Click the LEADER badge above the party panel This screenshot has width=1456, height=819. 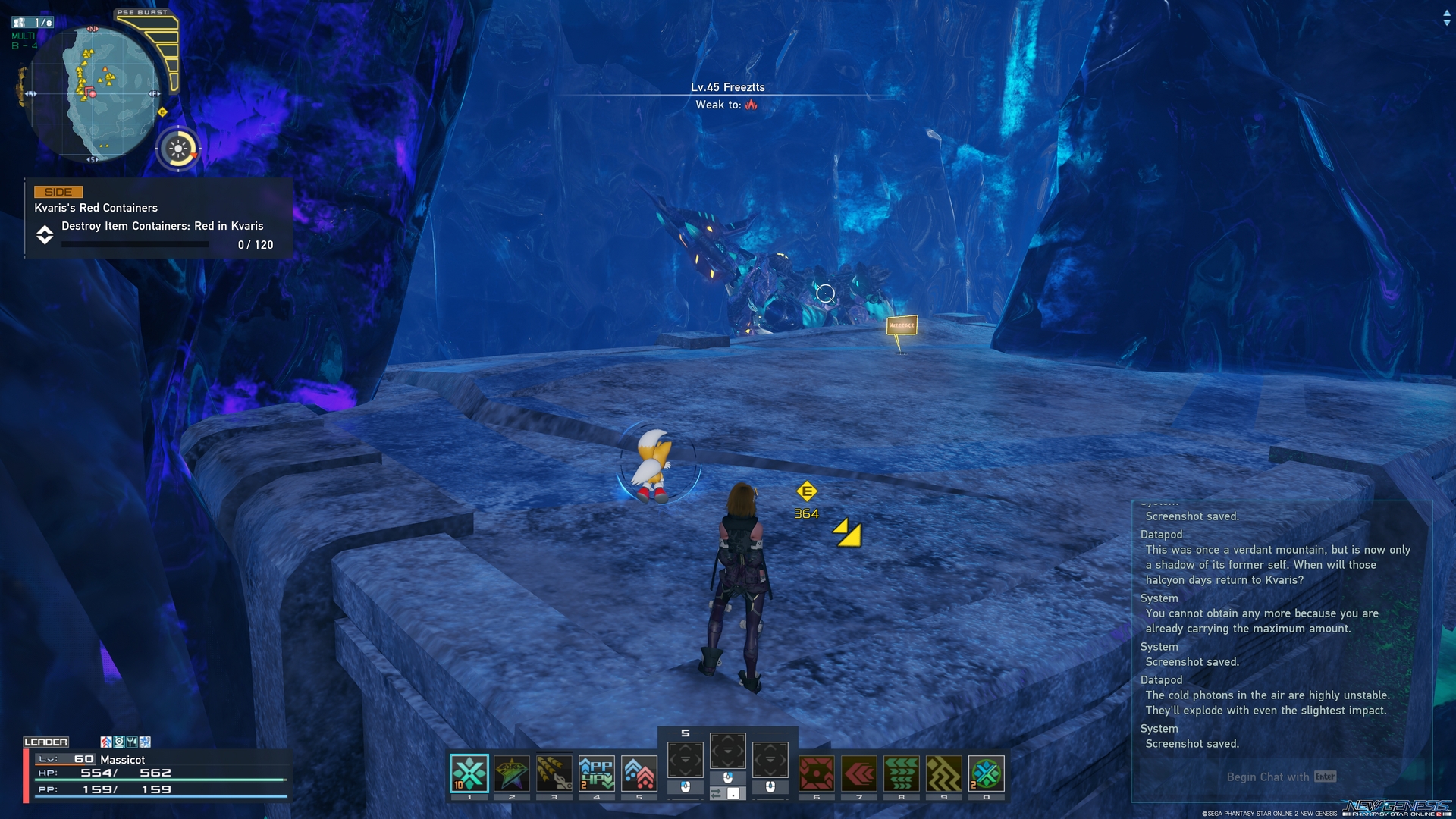point(47,741)
